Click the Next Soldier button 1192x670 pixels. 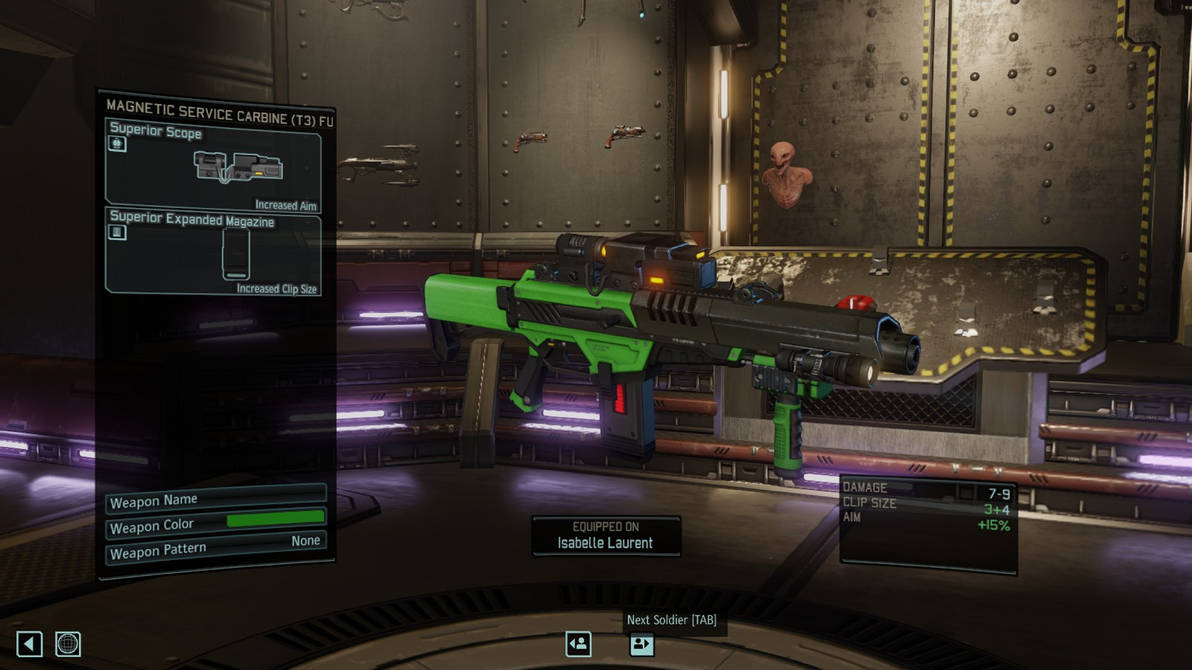(x=641, y=644)
